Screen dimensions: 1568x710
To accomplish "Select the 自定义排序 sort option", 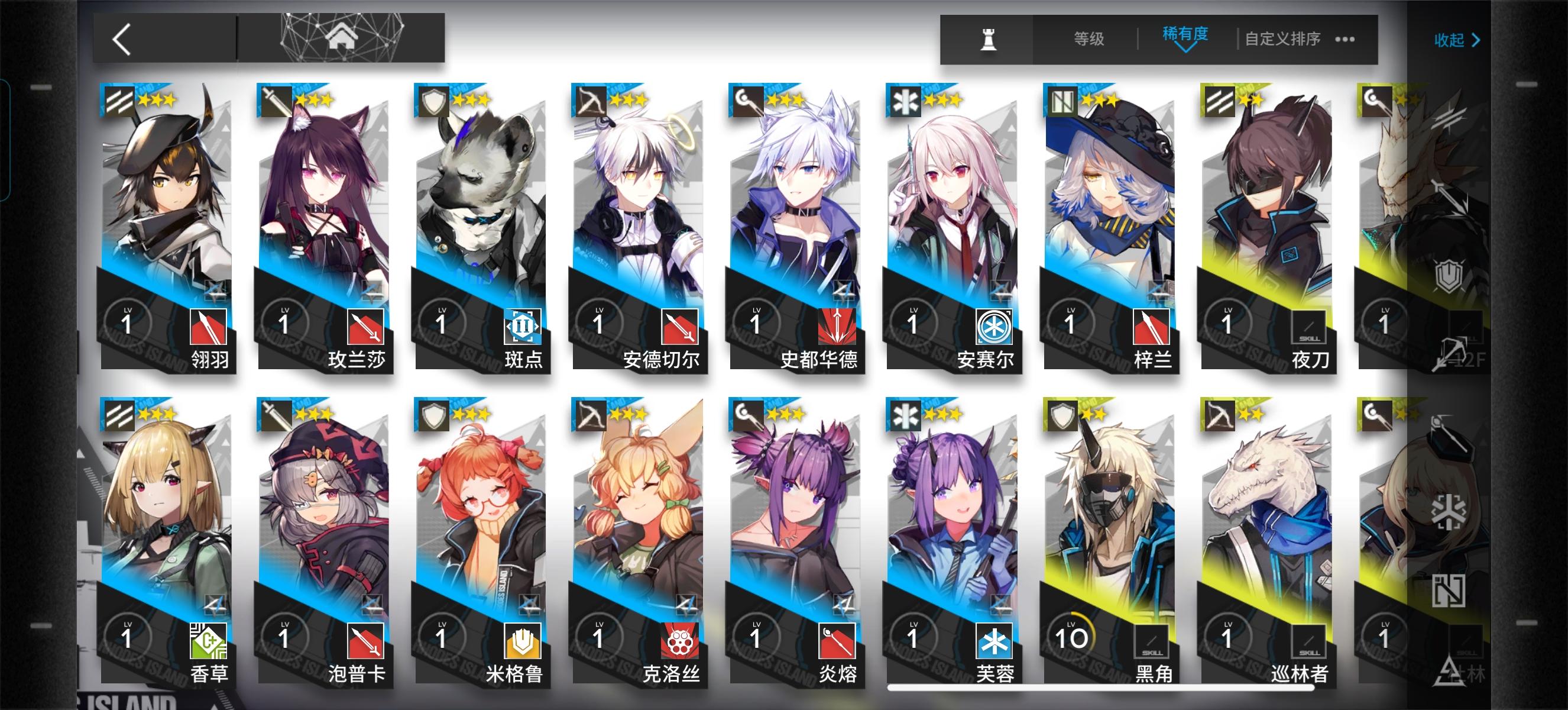I will (1283, 38).
